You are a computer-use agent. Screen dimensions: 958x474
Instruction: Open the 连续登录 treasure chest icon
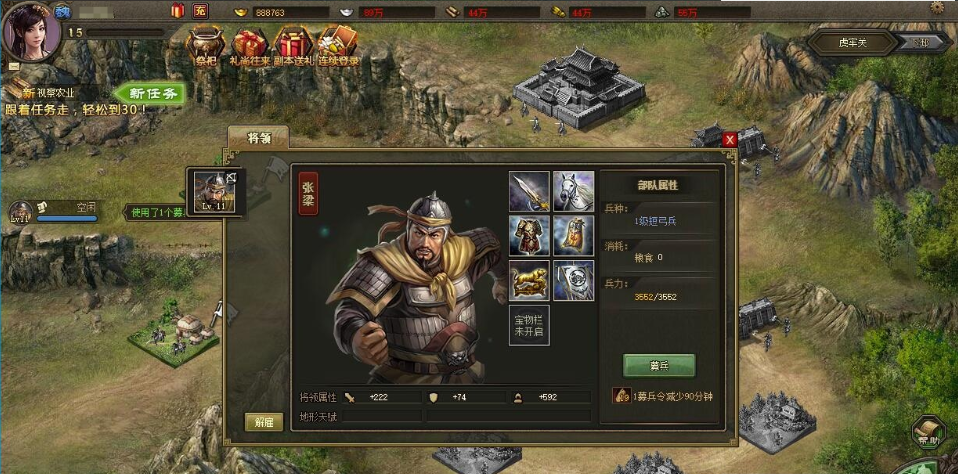click(337, 47)
